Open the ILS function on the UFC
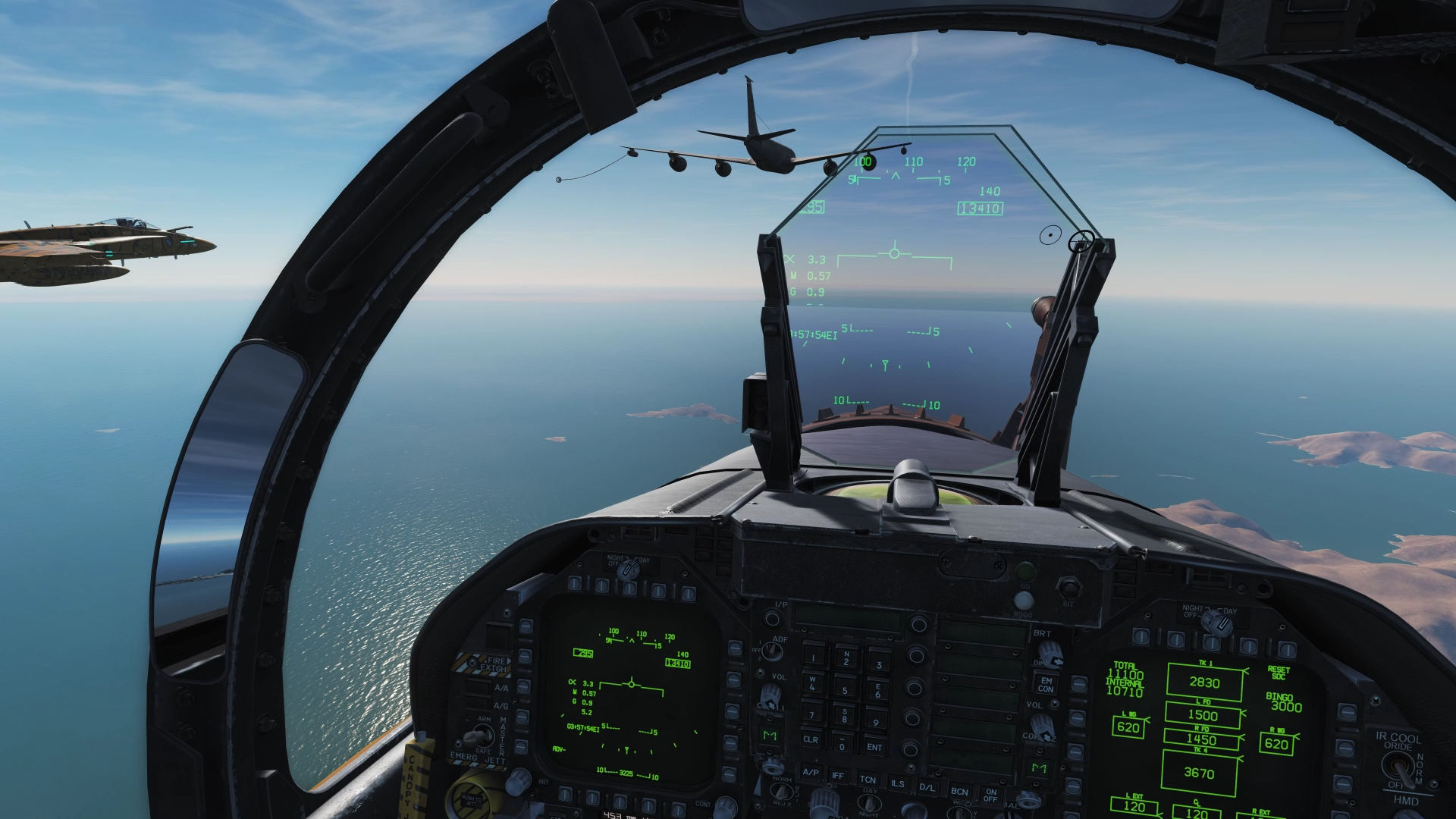1456x819 pixels. click(x=897, y=783)
